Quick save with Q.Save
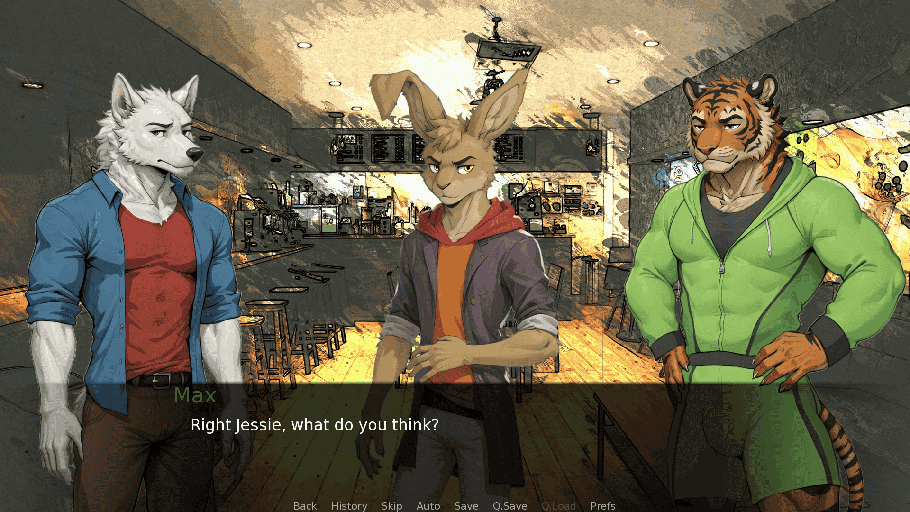 tap(510, 506)
